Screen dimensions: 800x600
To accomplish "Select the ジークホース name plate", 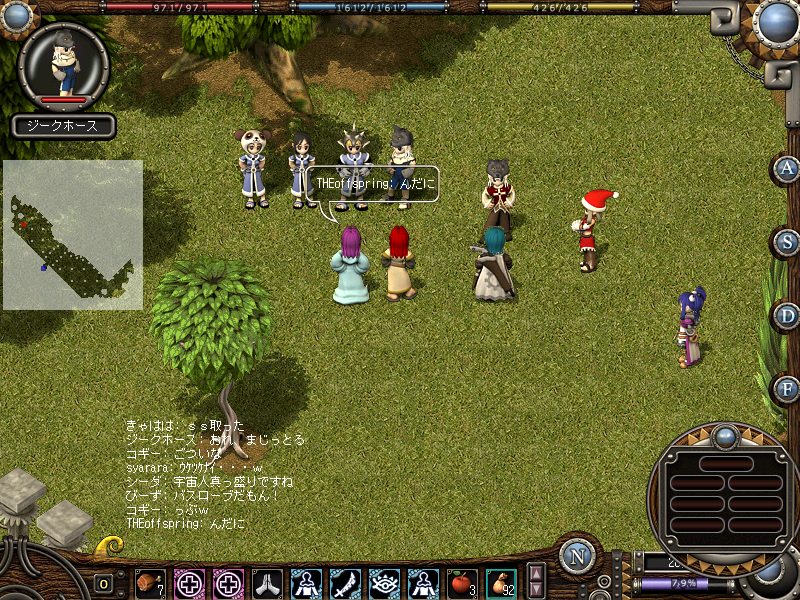I will (x=64, y=127).
